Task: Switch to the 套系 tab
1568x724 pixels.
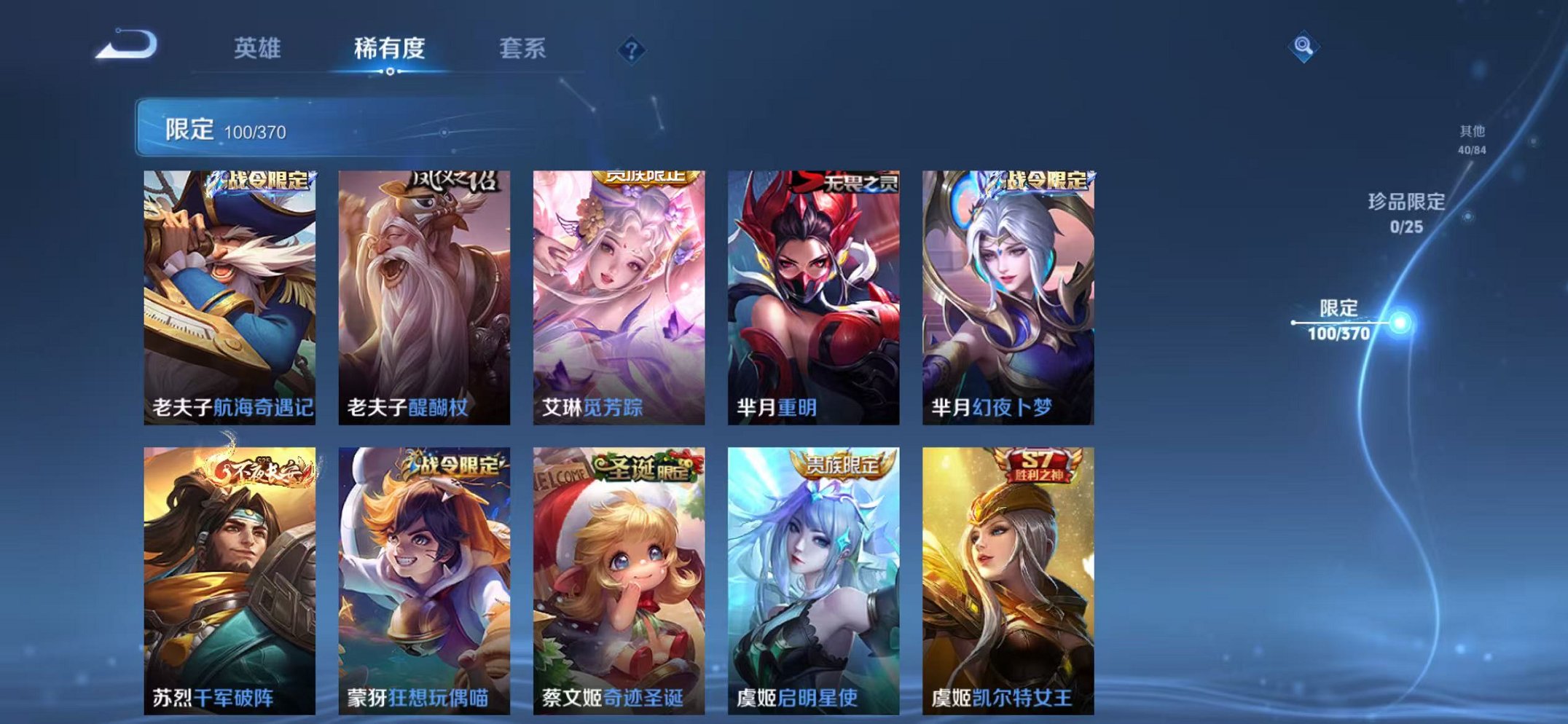Action: click(x=521, y=48)
